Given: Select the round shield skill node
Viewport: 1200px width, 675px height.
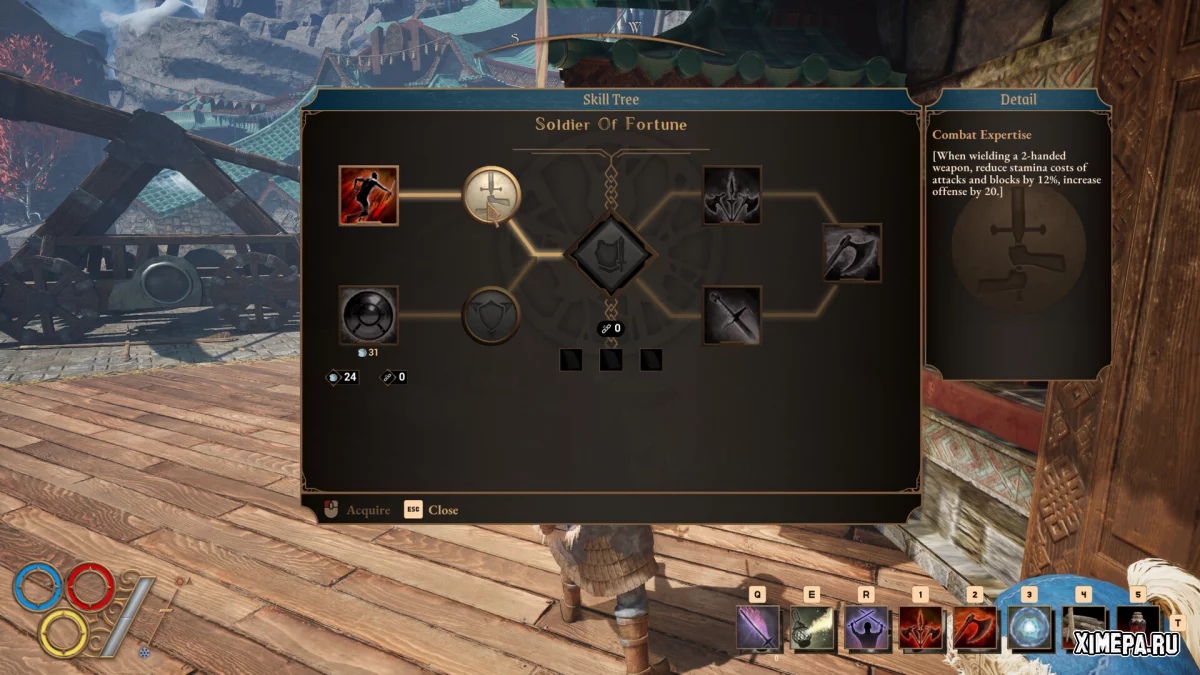Looking at the screenshot, I should [368, 316].
